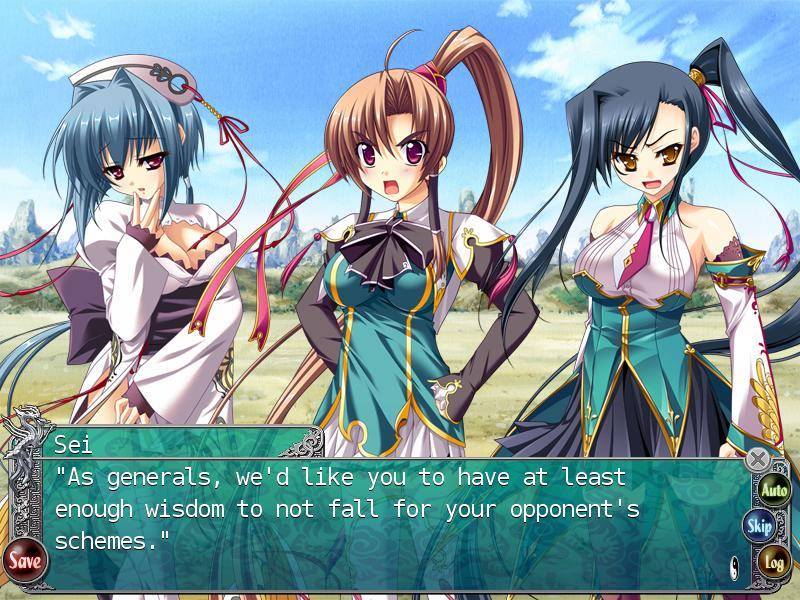Activate the Skip button
Image resolution: width=800 pixels, height=600 pixels.
[x=759, y=526]
